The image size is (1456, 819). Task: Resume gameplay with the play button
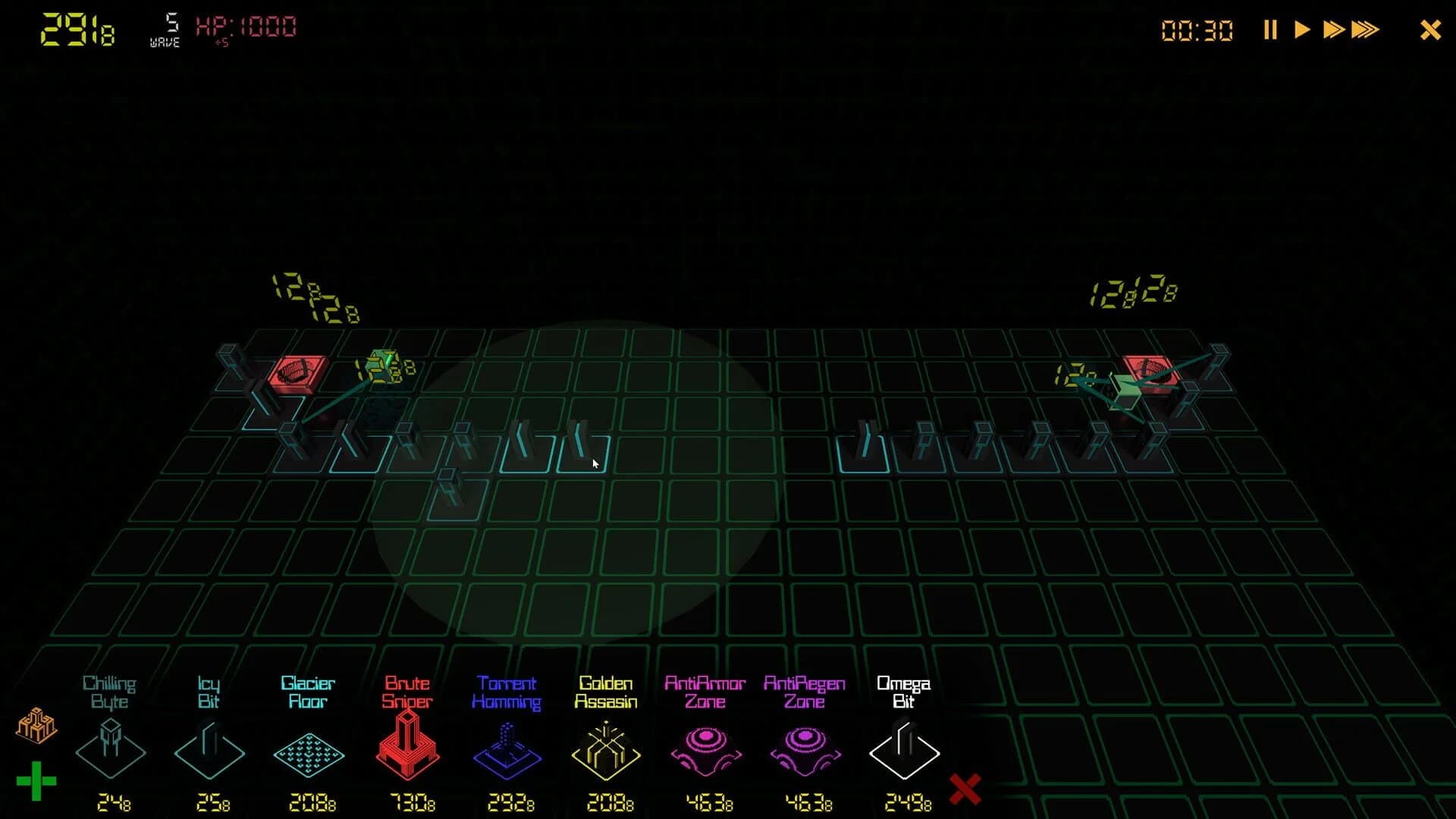tap(1303, 30)
